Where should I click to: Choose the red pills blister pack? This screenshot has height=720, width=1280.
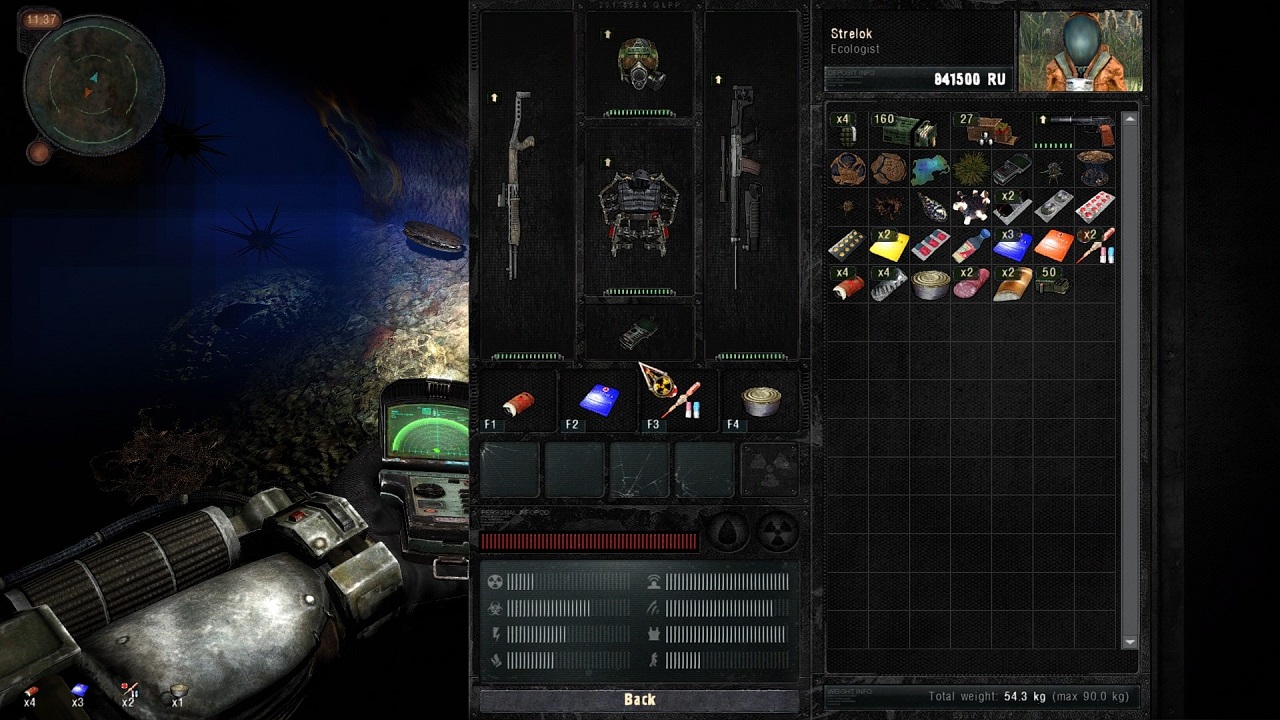pyautogui.click(x=1094, y=207)
